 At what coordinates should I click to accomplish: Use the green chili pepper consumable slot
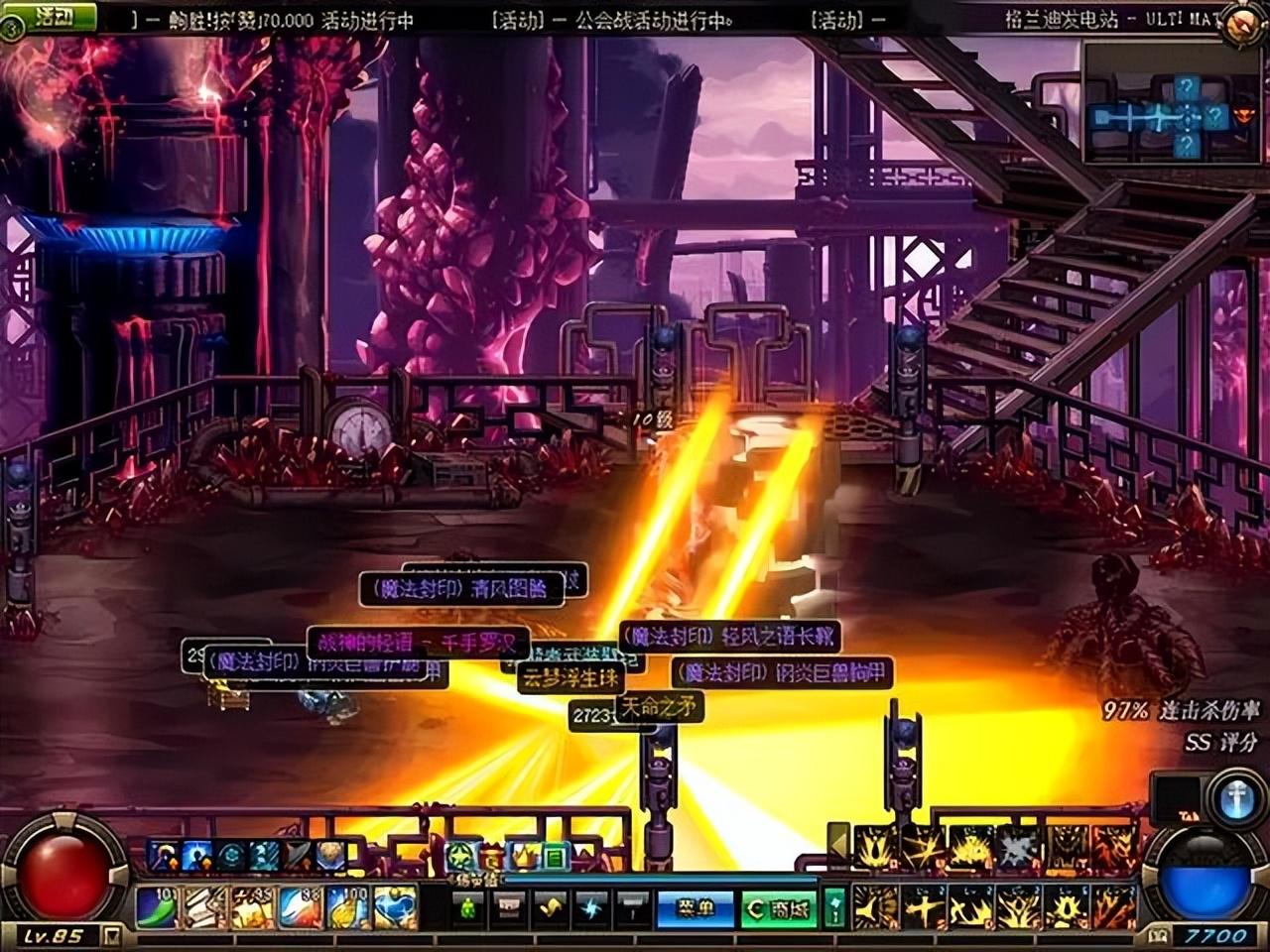[x=157, y=907]
